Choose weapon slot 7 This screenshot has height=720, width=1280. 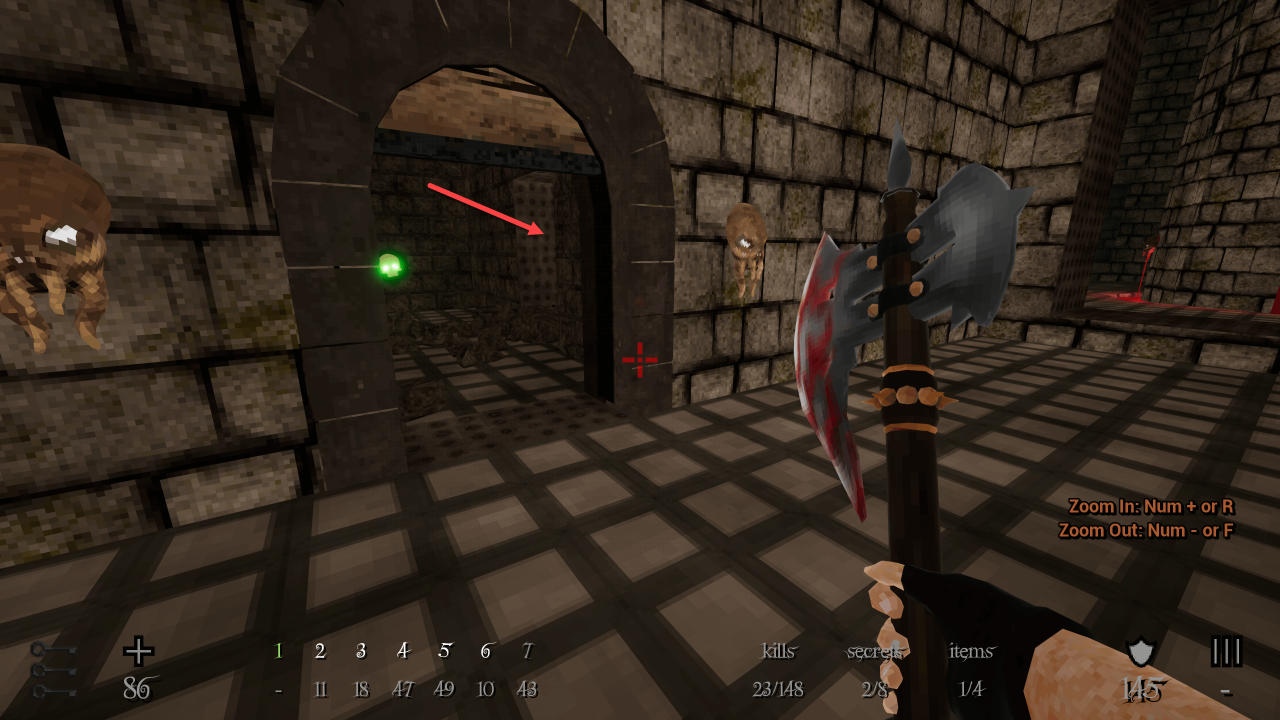pyautogui.click(x=527, y=652)
